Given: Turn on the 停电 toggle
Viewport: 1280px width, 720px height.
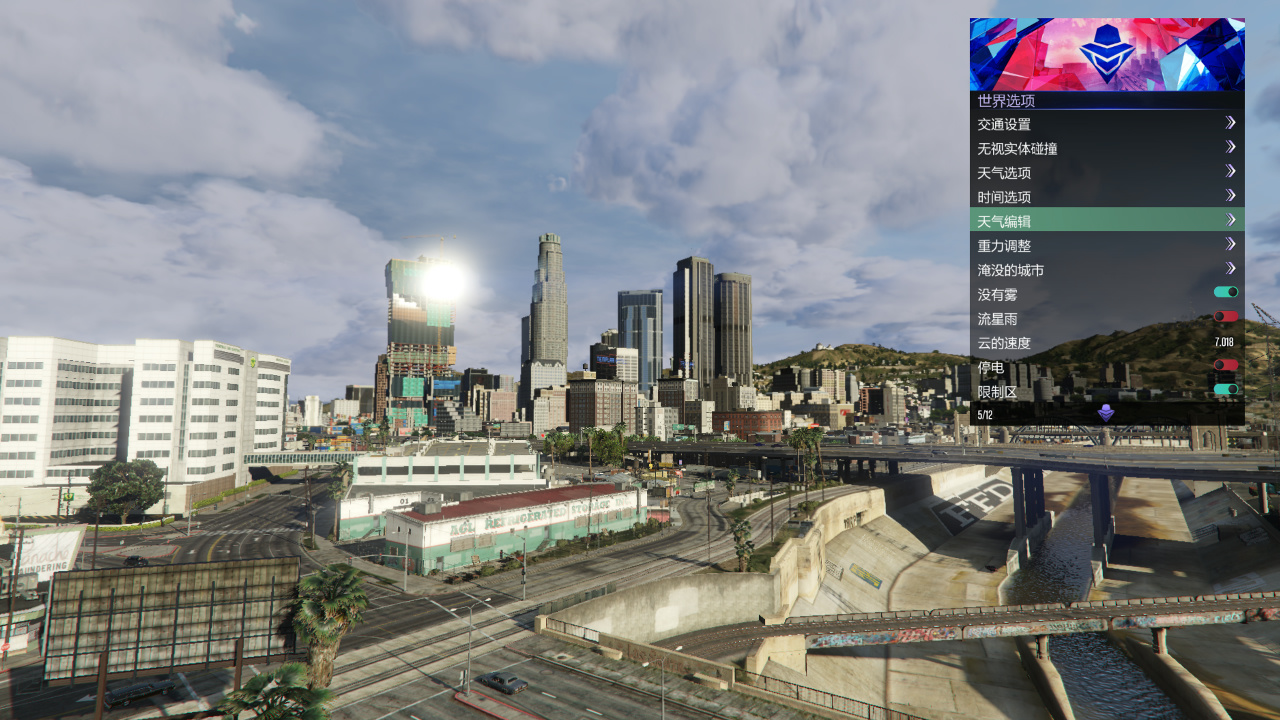Looking at the screenshot, I should pos(1225,366).
